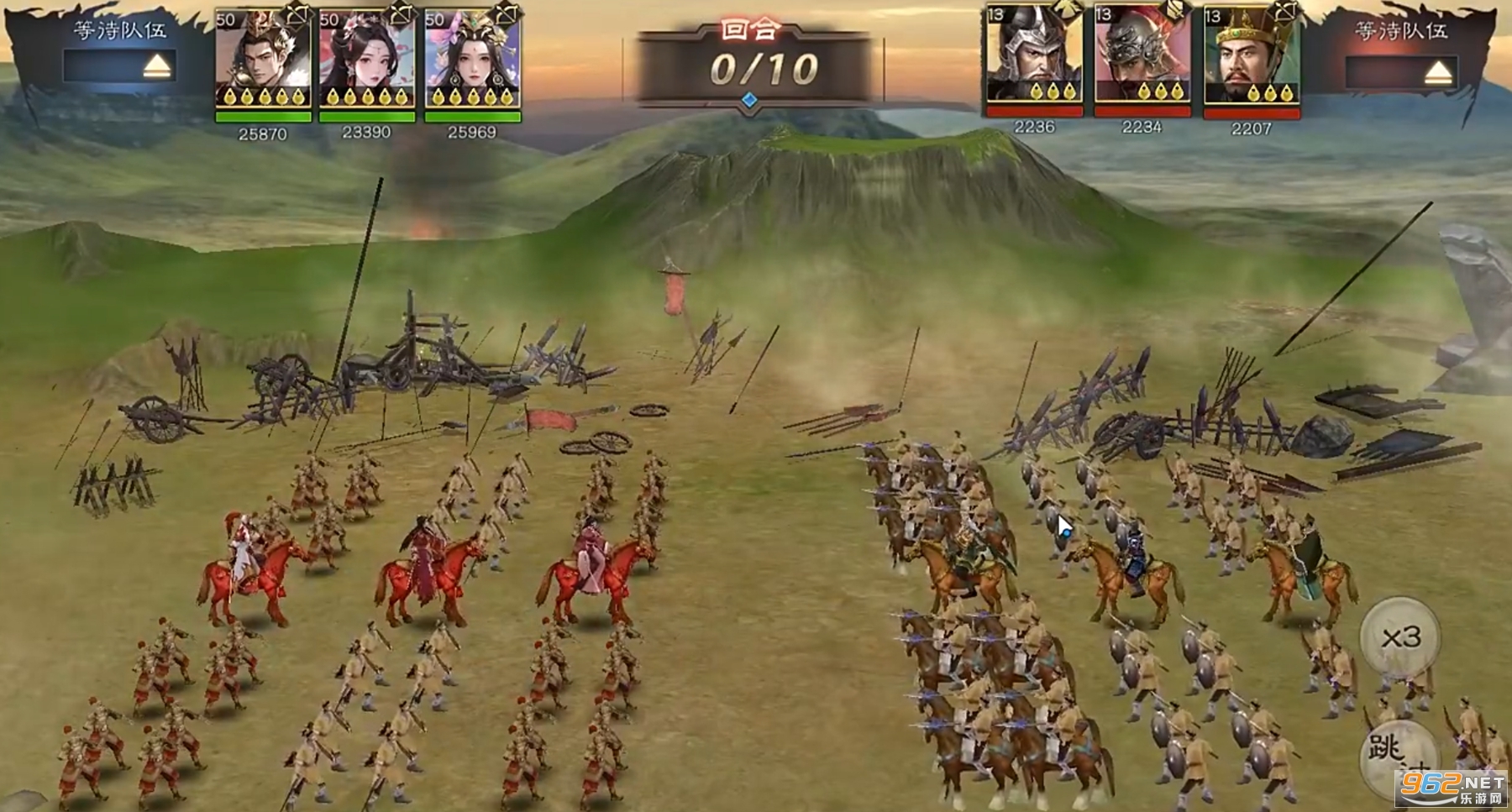Inspect the red-helmeted enemy portrait with 2234 troops
The image size is (1512, 812).
point(1142,57)
